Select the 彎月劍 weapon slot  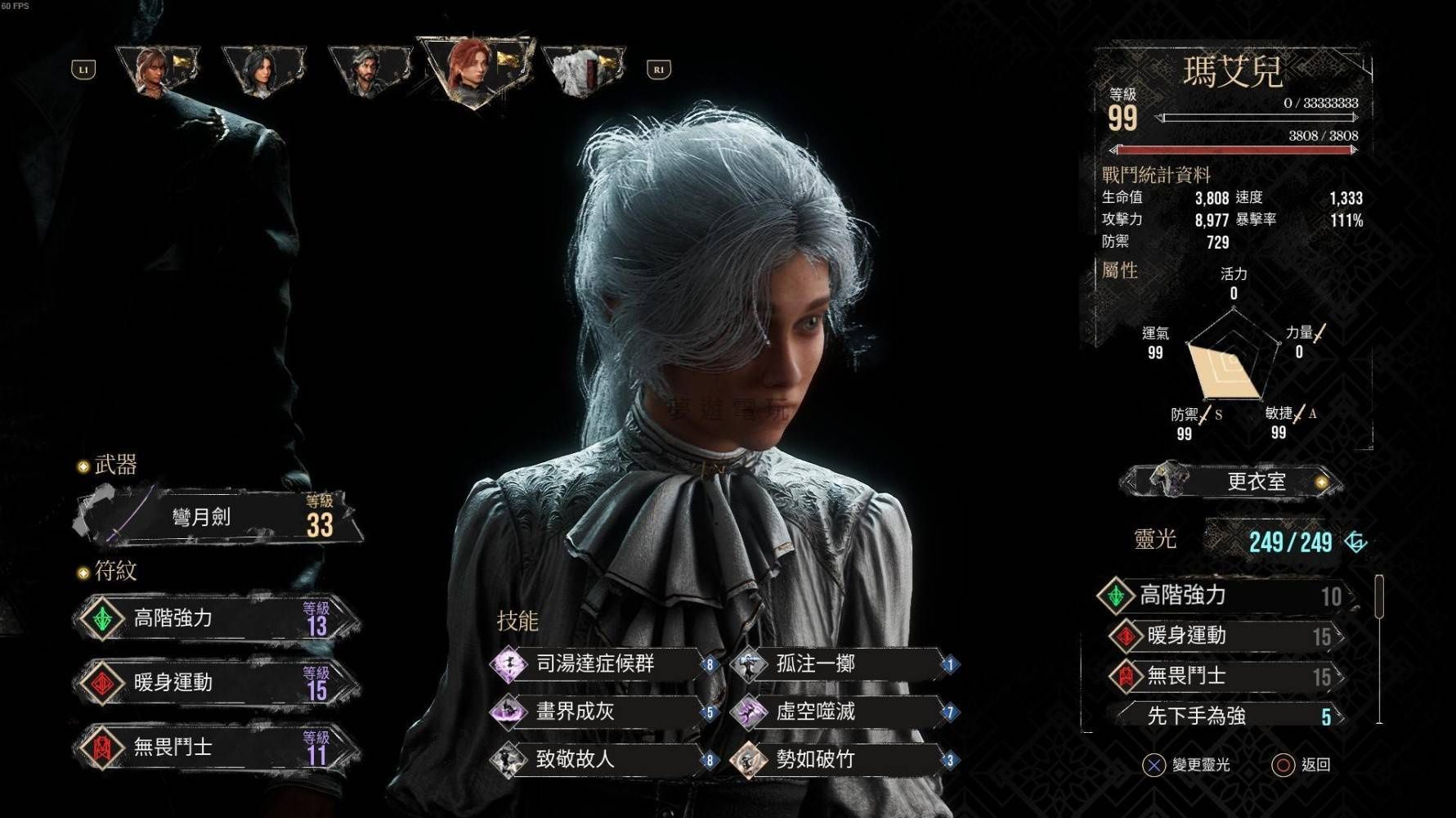pyautogui.click(x=217, y=517)
